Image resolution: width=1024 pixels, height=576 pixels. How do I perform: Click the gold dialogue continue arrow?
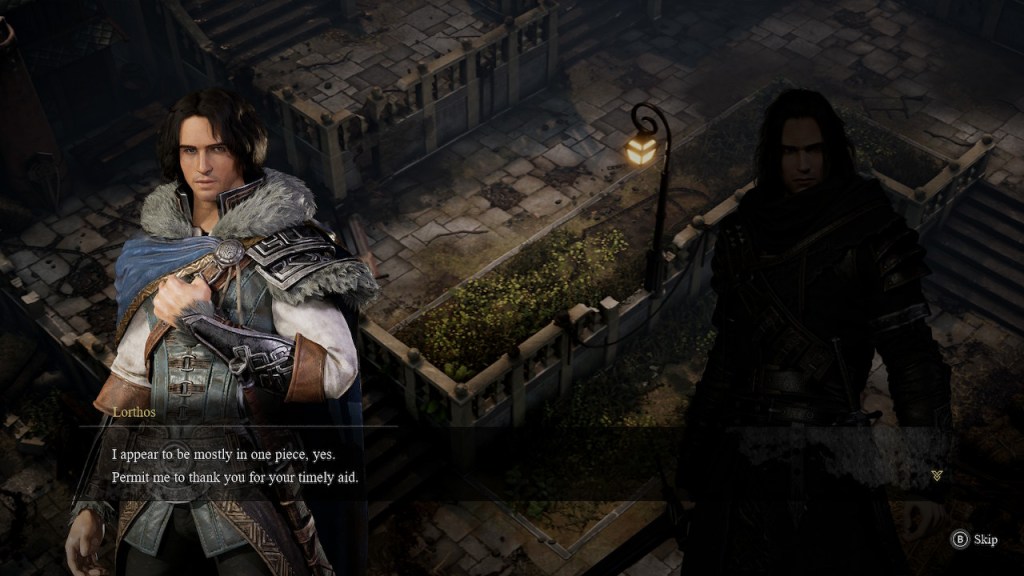tap(936, 475)
